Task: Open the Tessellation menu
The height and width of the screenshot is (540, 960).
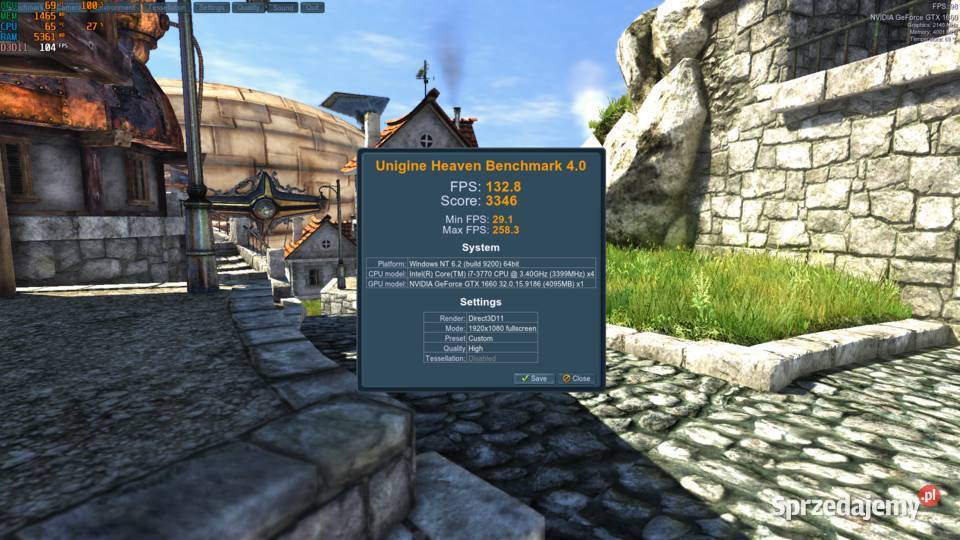Action: click(166, 7)
